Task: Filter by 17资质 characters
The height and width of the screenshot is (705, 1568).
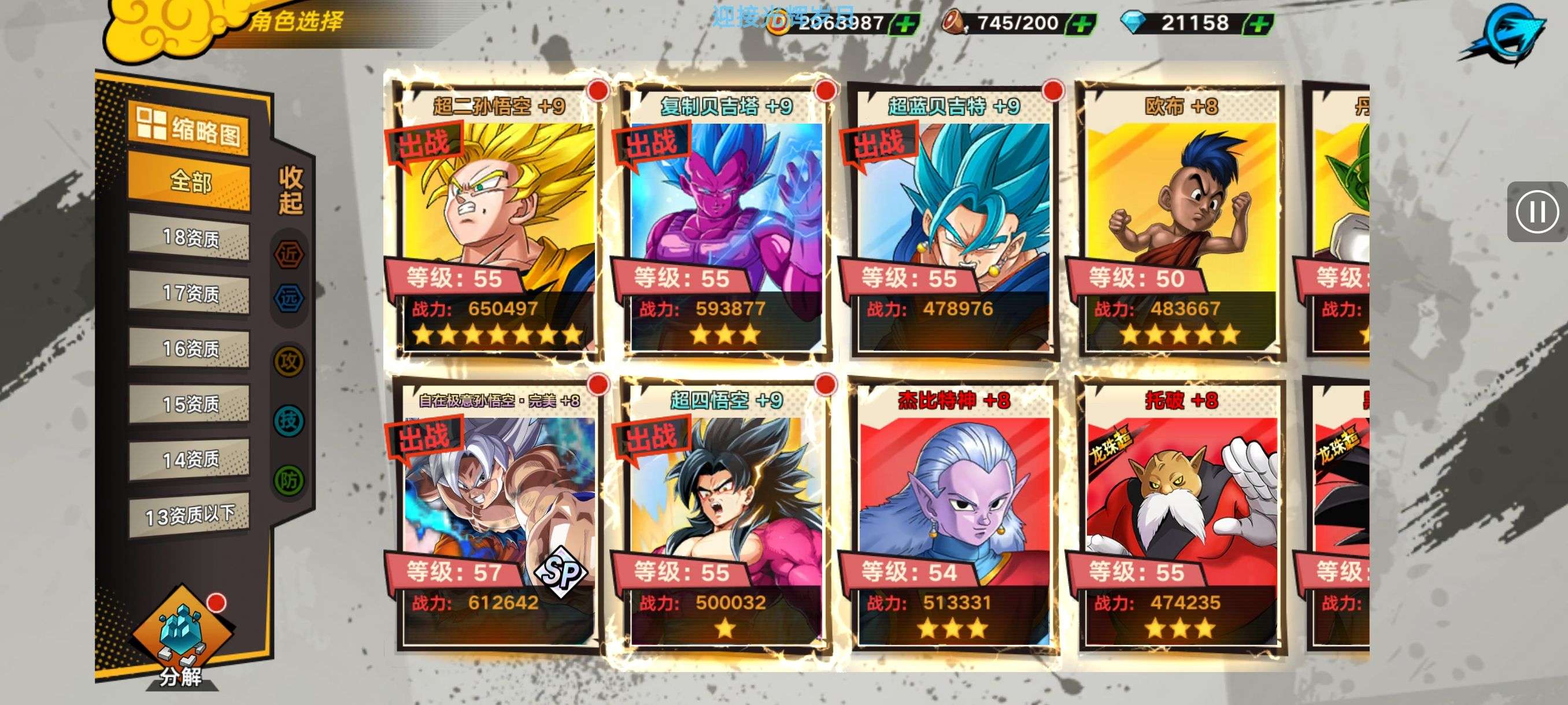Action: click(x=189, y=293)
